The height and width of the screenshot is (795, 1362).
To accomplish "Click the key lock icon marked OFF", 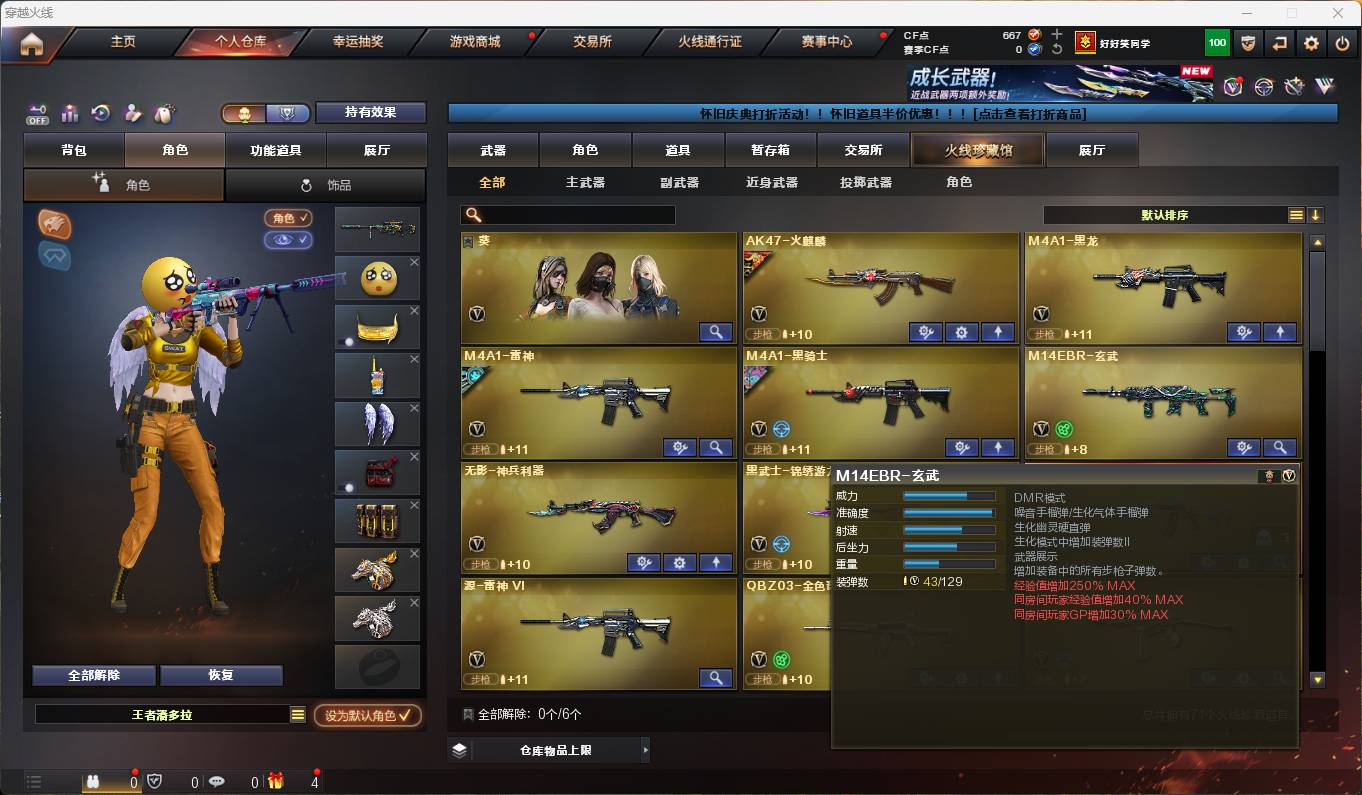I will [39, 113].
